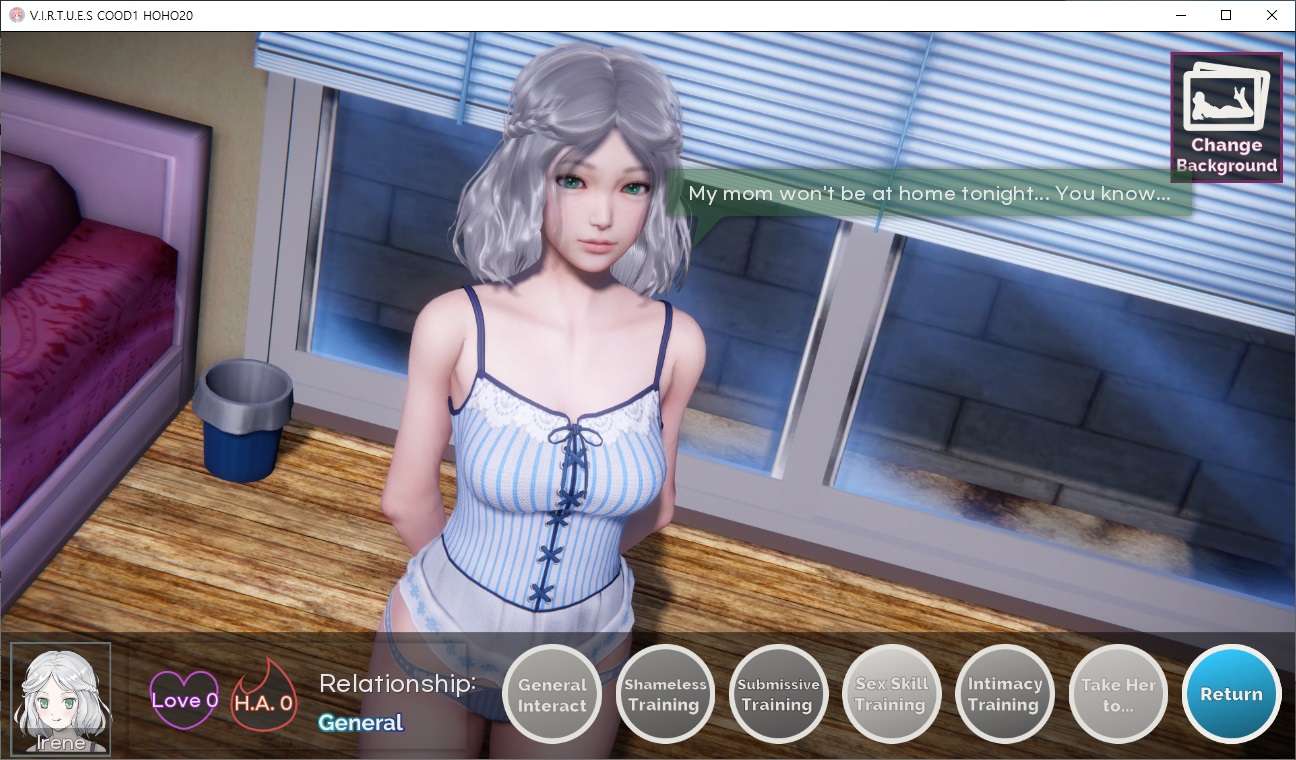
Task: Open Intimacy Training
Action: [x=1005, y=695]
